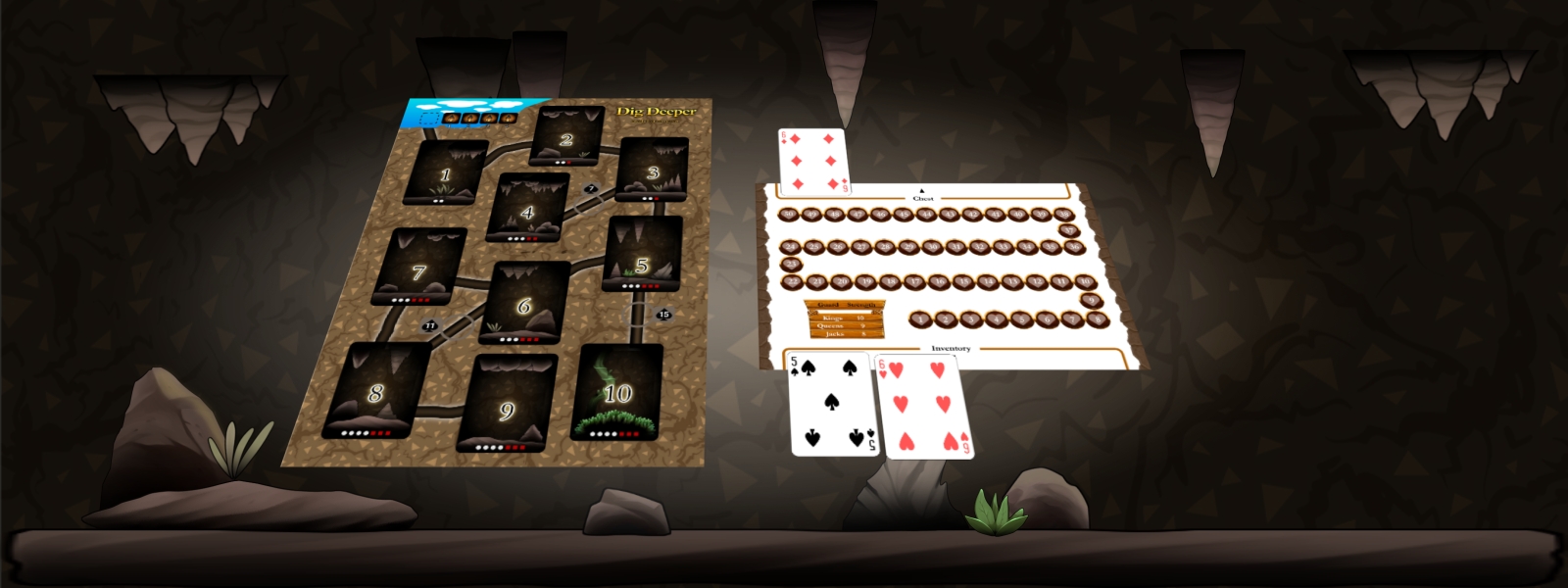Select the 6 of diamonds chest card
This screenshot has height=588, width=1568.
click(x=812, y=161)
